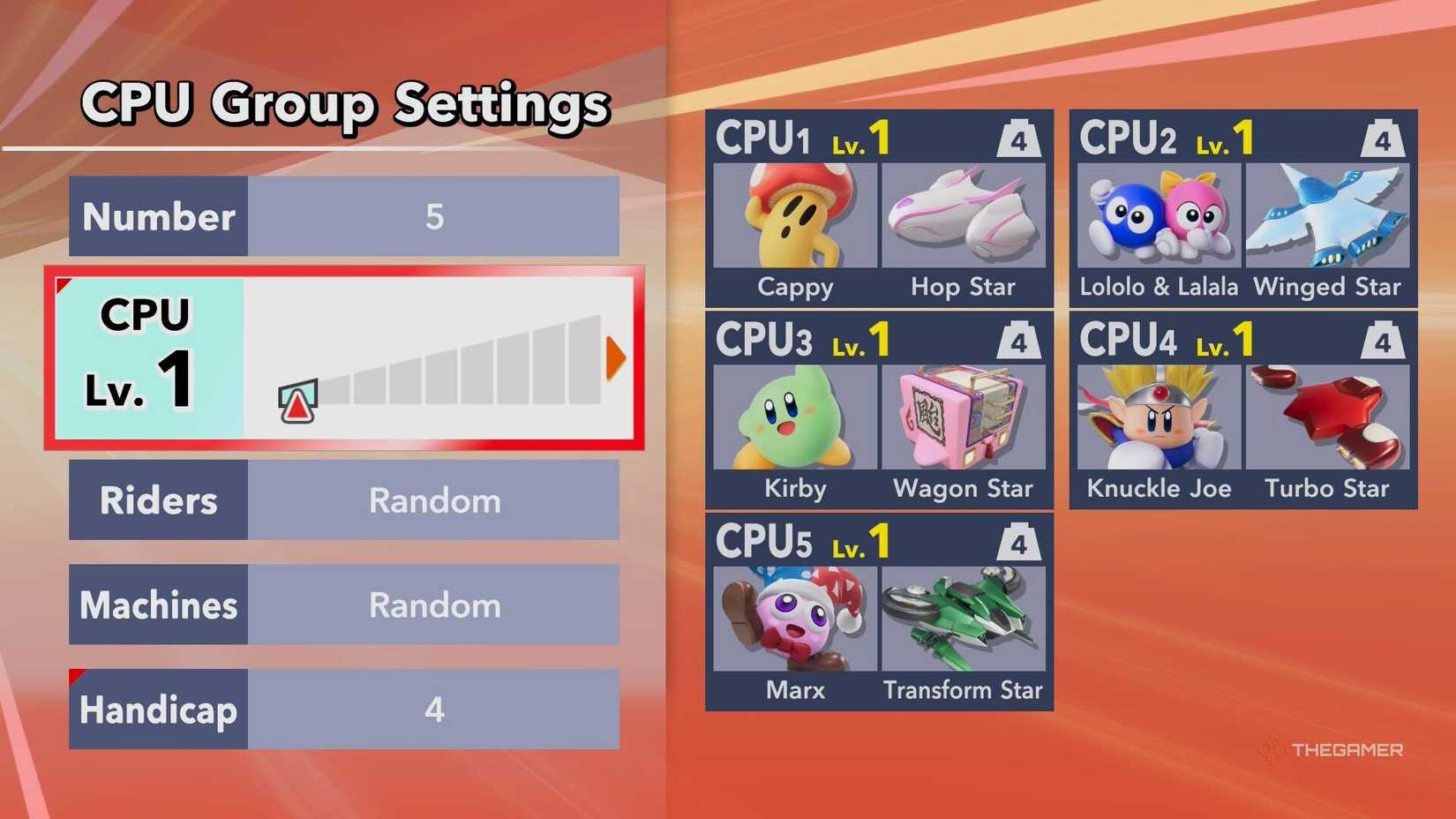
Task: Click the Turbo Star machine icon for CPU4
Action: [x=1326, y=417]
